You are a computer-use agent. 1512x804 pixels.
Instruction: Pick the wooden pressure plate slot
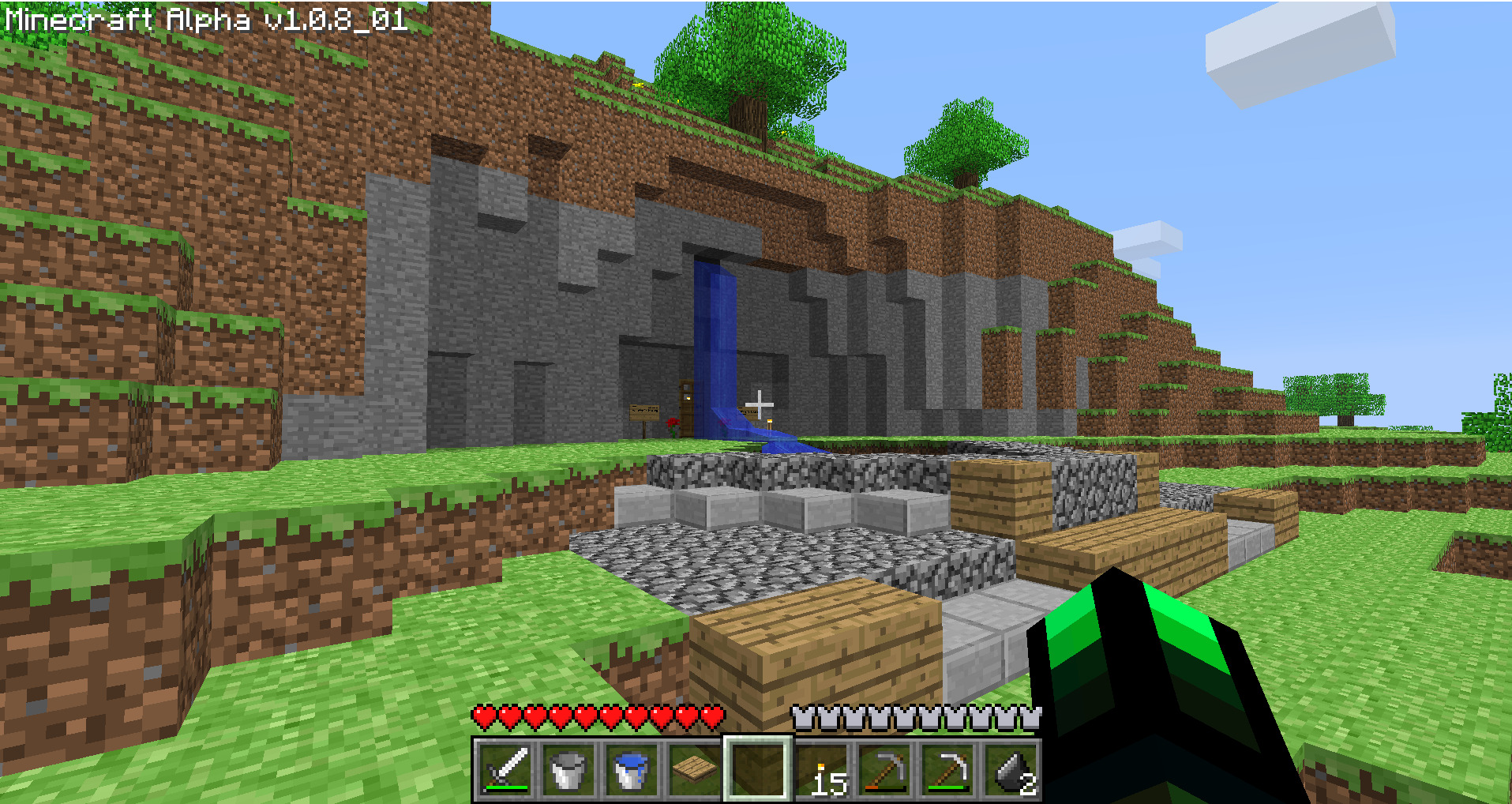point(694,769)
